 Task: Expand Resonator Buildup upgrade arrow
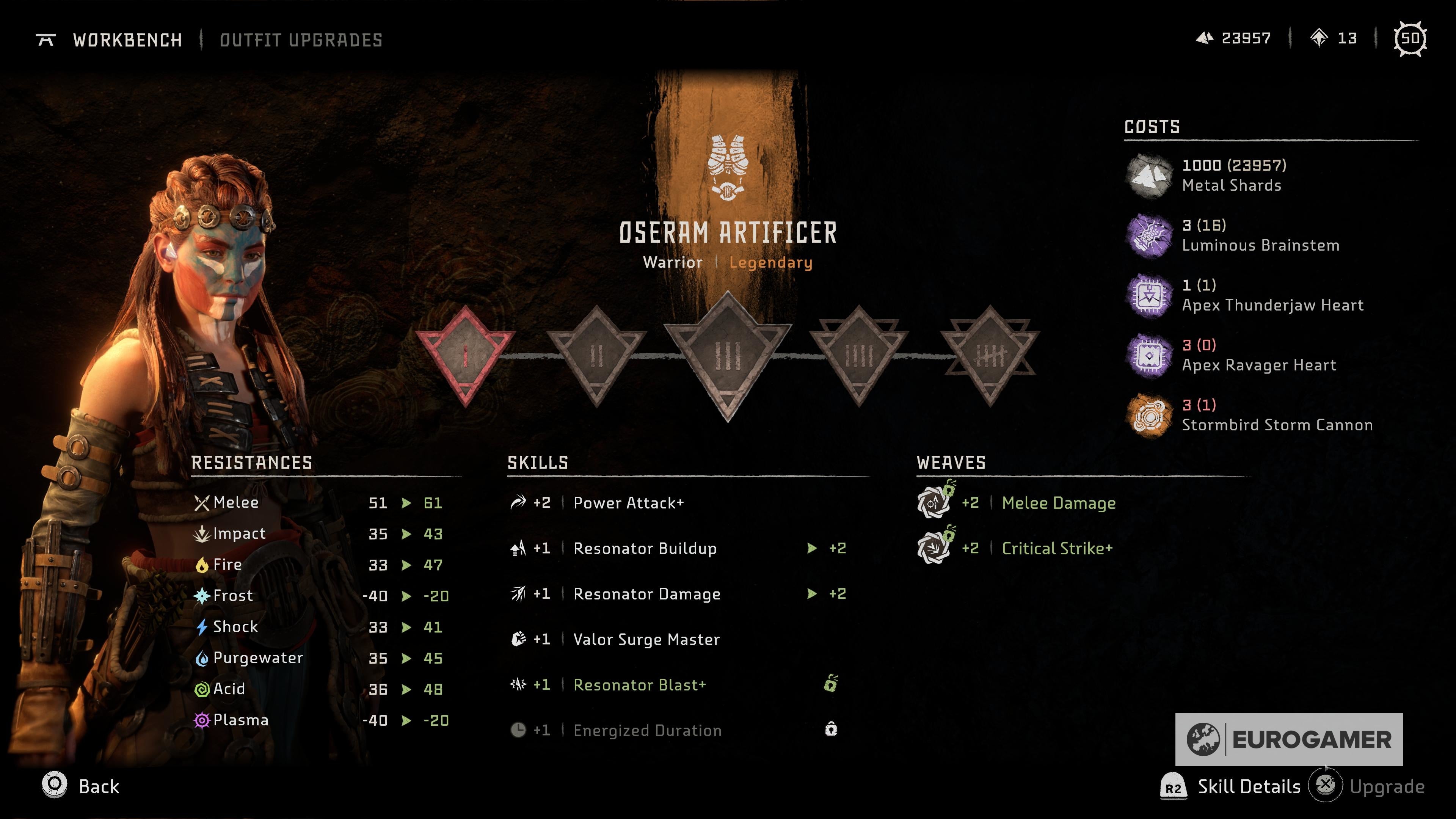(x=812, y=548)
